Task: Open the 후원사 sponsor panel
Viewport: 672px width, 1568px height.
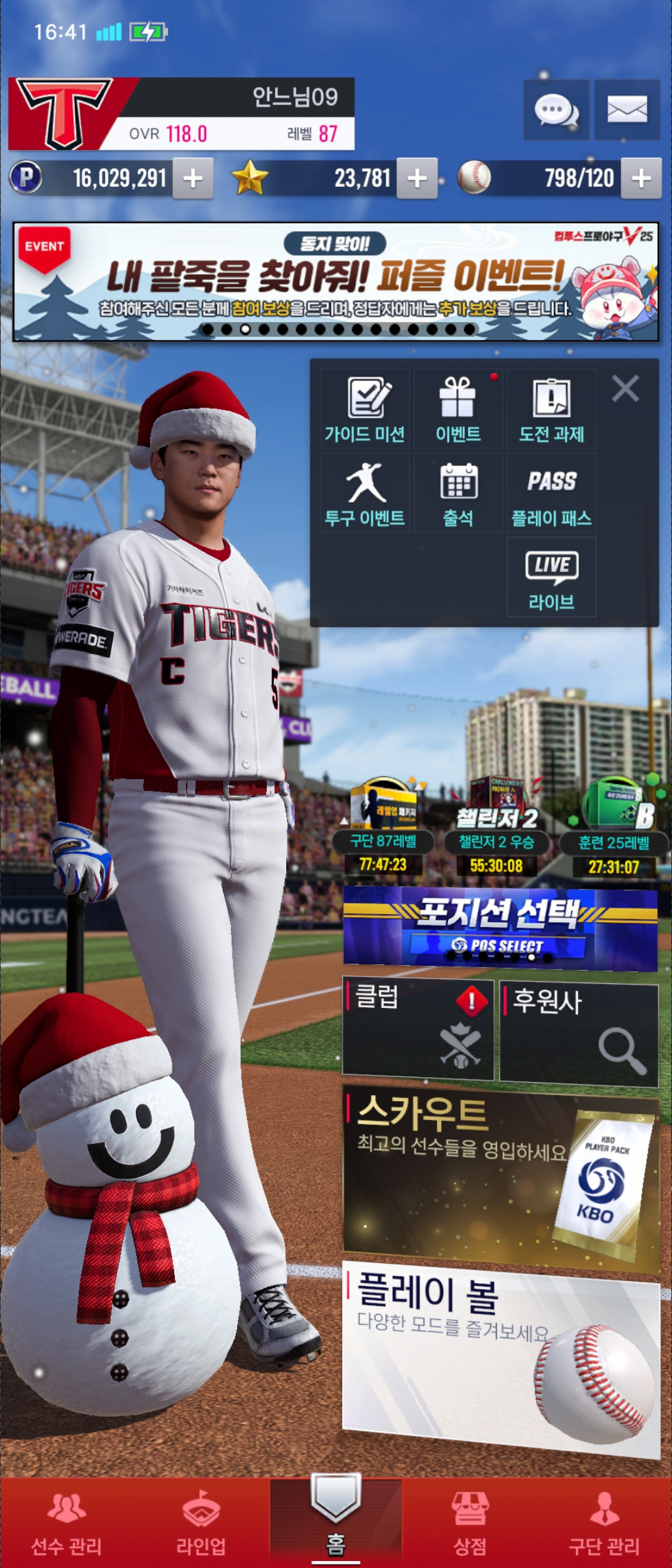Action: tap(579, 1033)
